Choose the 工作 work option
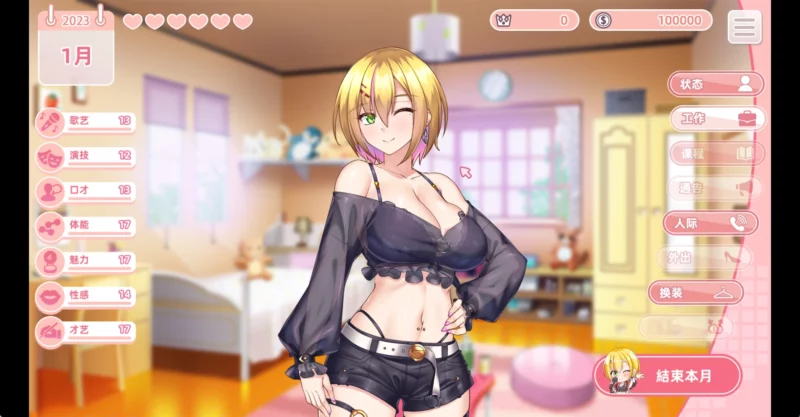Viewport: 800px width, 417px height. coord(716,119)
